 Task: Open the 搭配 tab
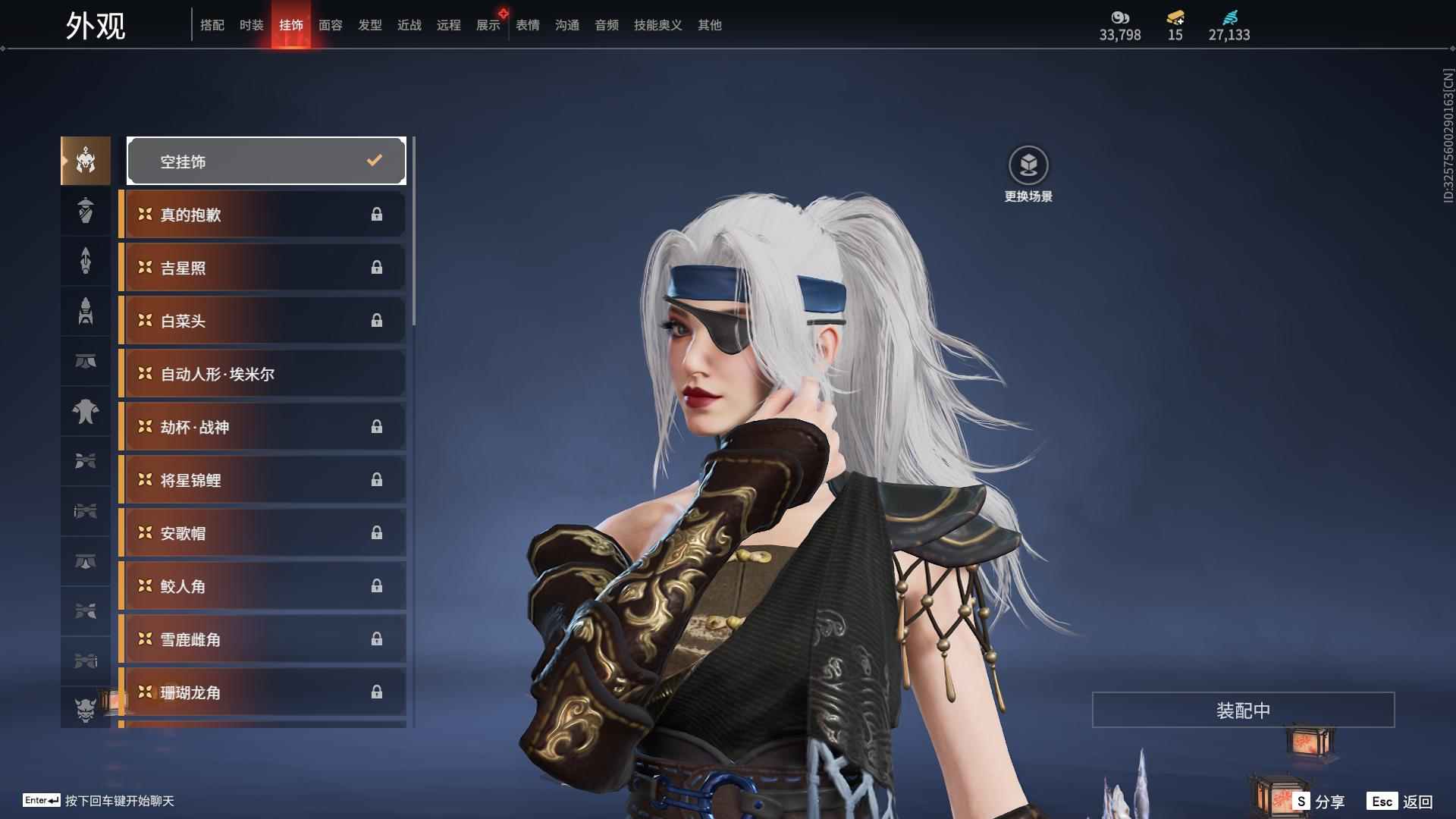coord(212,25)
